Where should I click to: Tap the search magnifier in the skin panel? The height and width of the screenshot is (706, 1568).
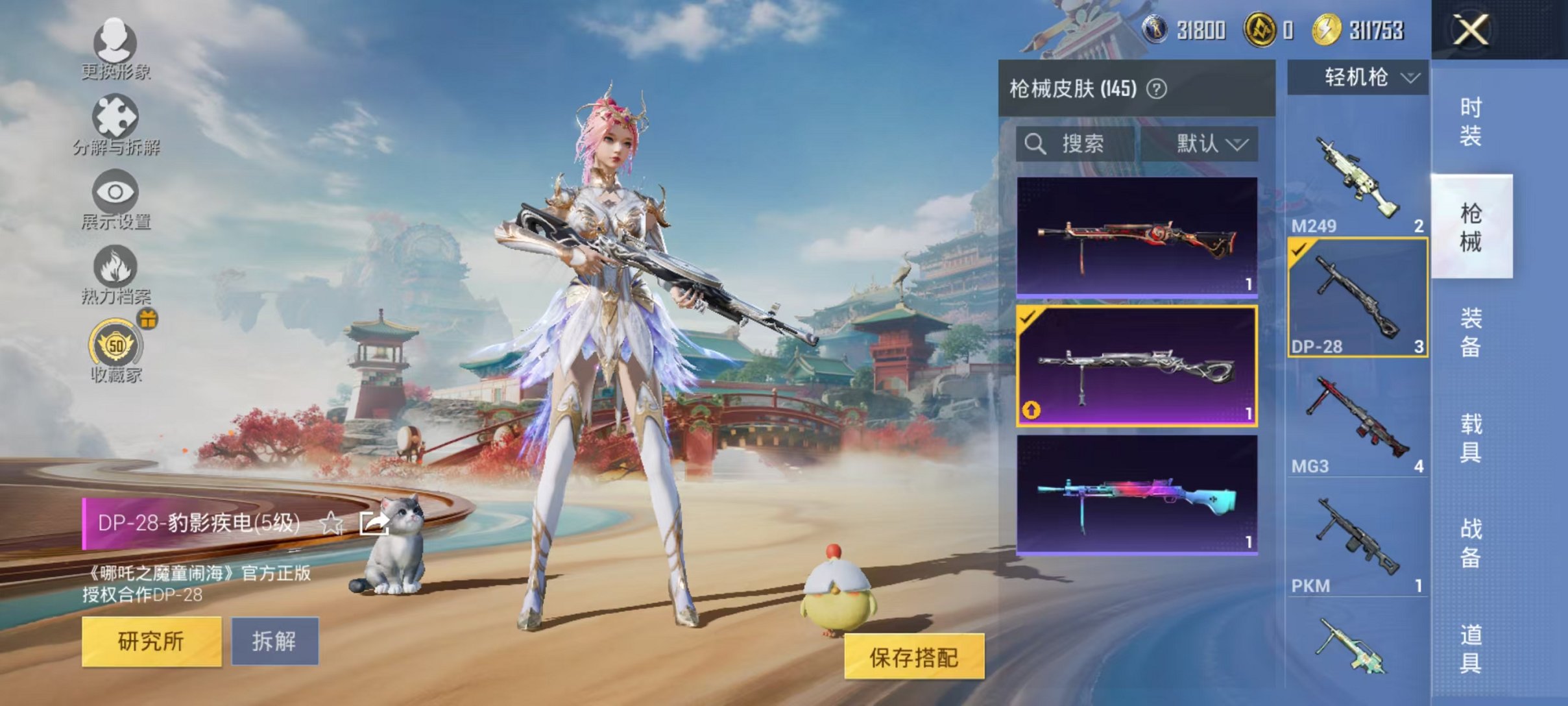[x=1035, y=144]
